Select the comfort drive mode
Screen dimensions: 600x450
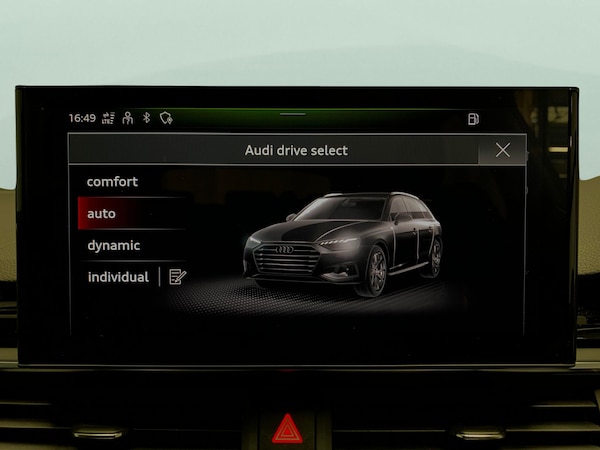[112, 182]
